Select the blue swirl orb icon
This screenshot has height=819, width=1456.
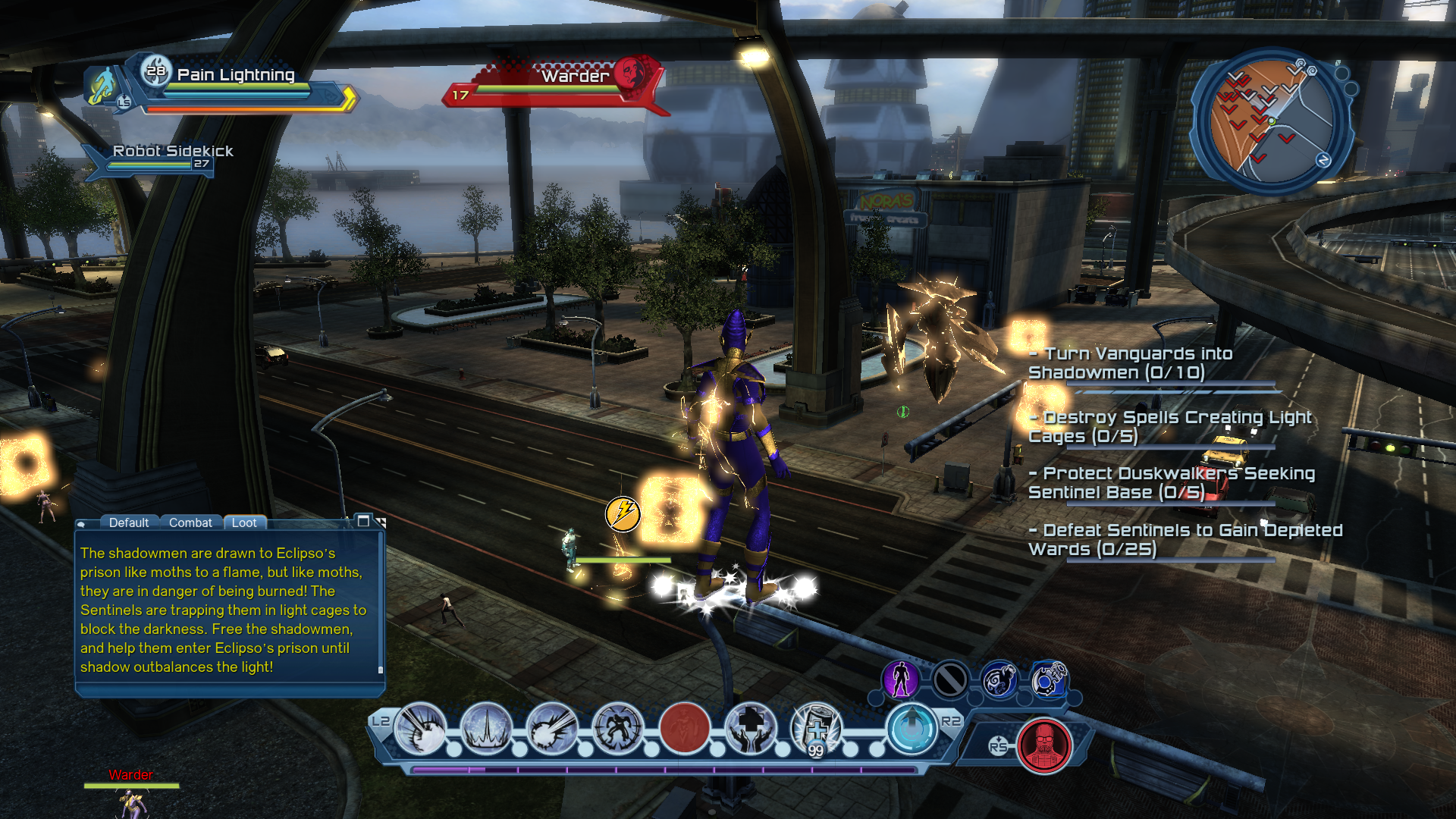point(999,679)
